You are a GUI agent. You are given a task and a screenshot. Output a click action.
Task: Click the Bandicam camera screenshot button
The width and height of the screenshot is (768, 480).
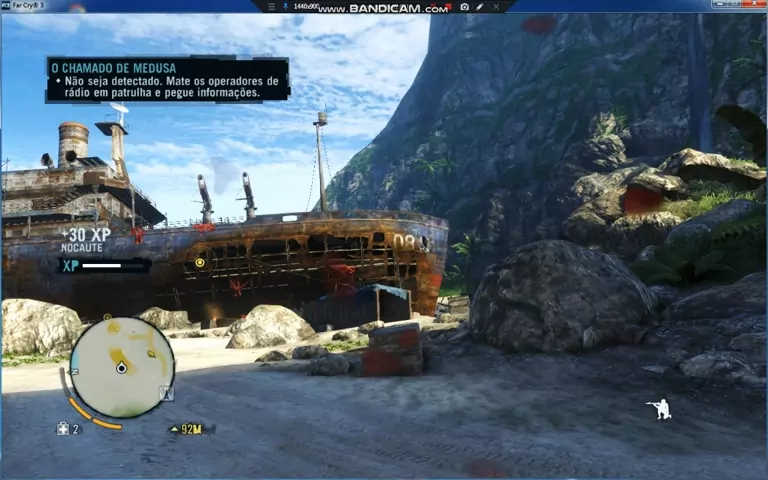[464, 7]
